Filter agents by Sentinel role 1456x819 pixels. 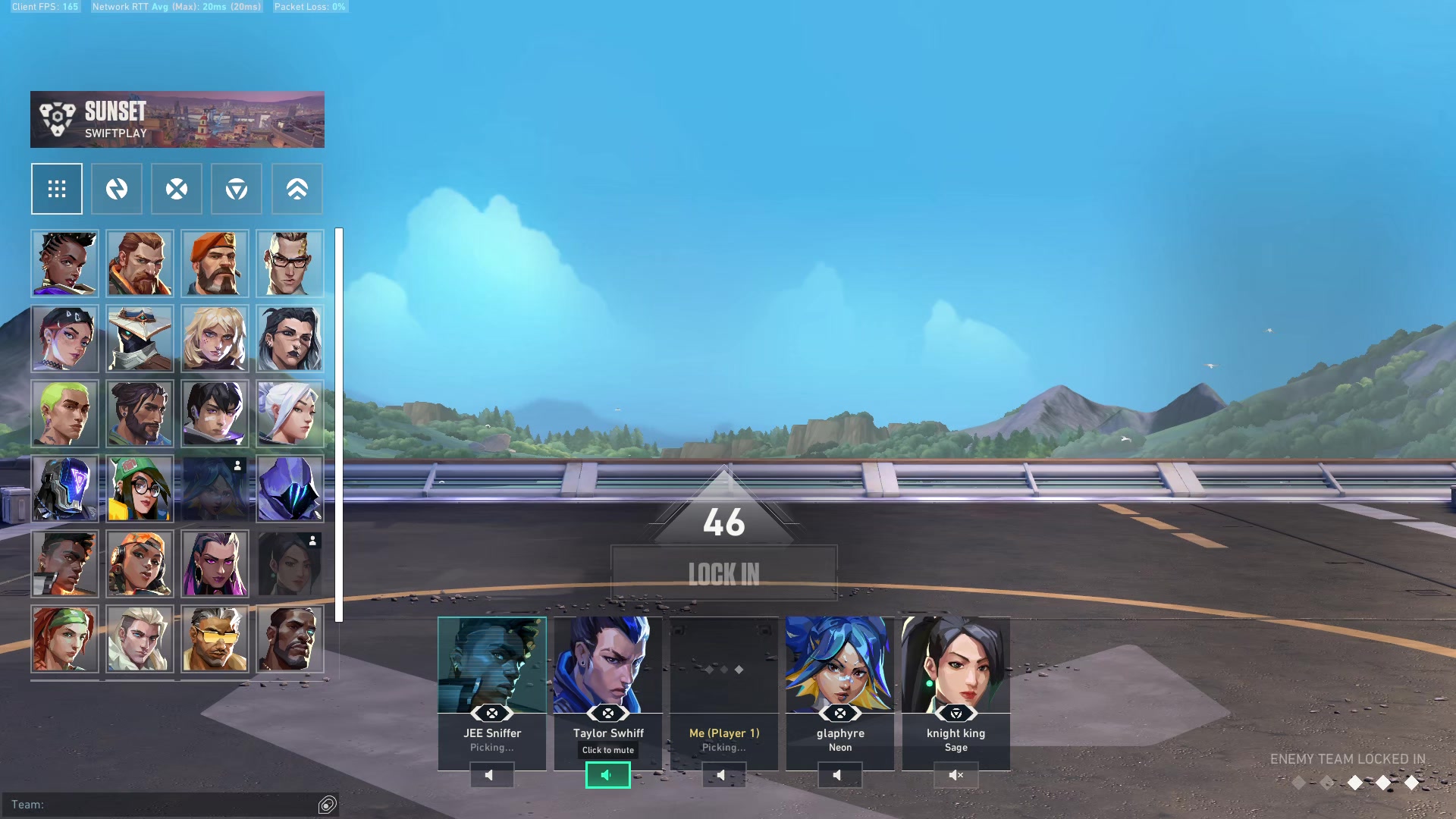pos(237,189)
